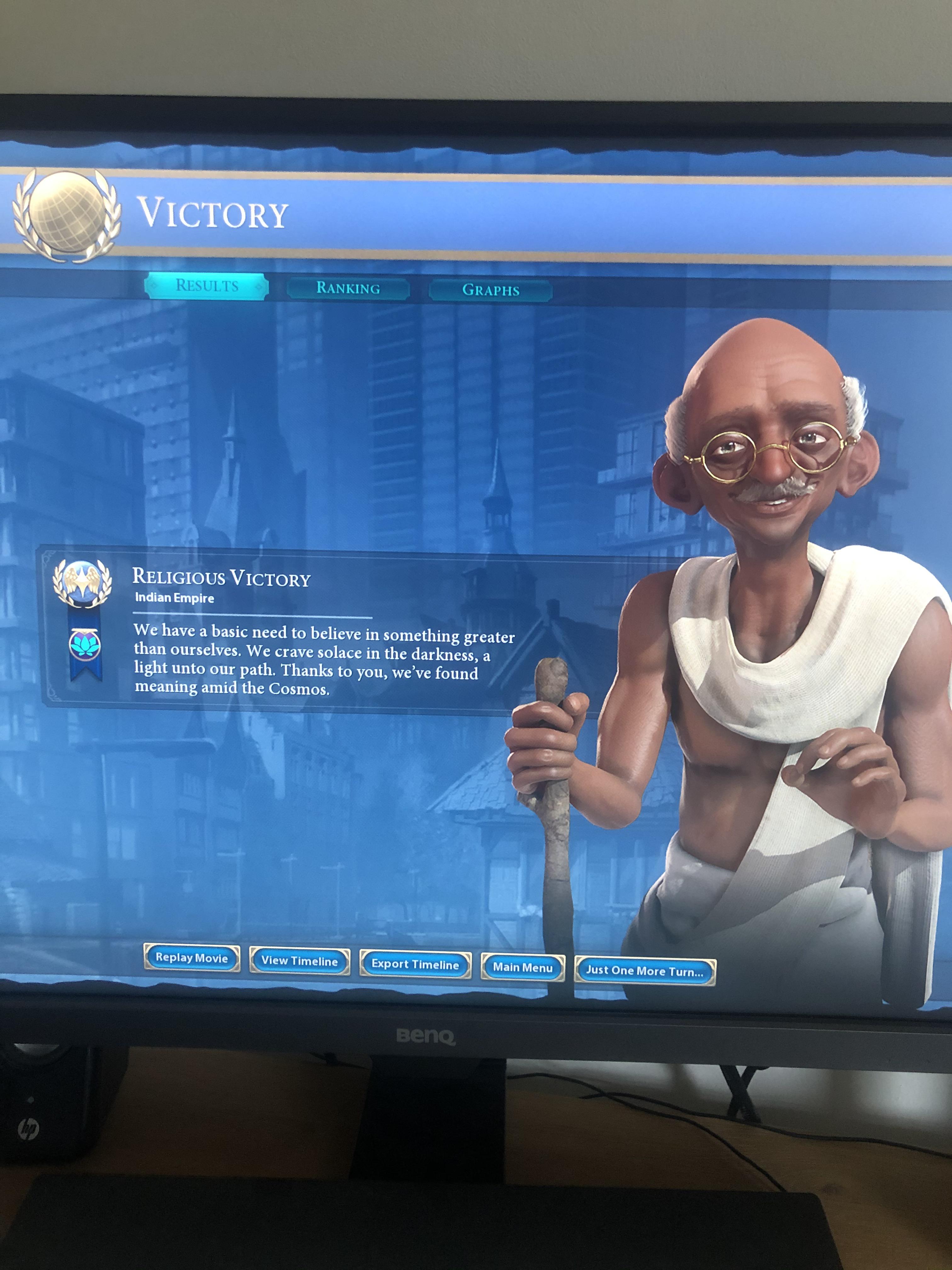Open the Main Menu

(x=523, y=967)
